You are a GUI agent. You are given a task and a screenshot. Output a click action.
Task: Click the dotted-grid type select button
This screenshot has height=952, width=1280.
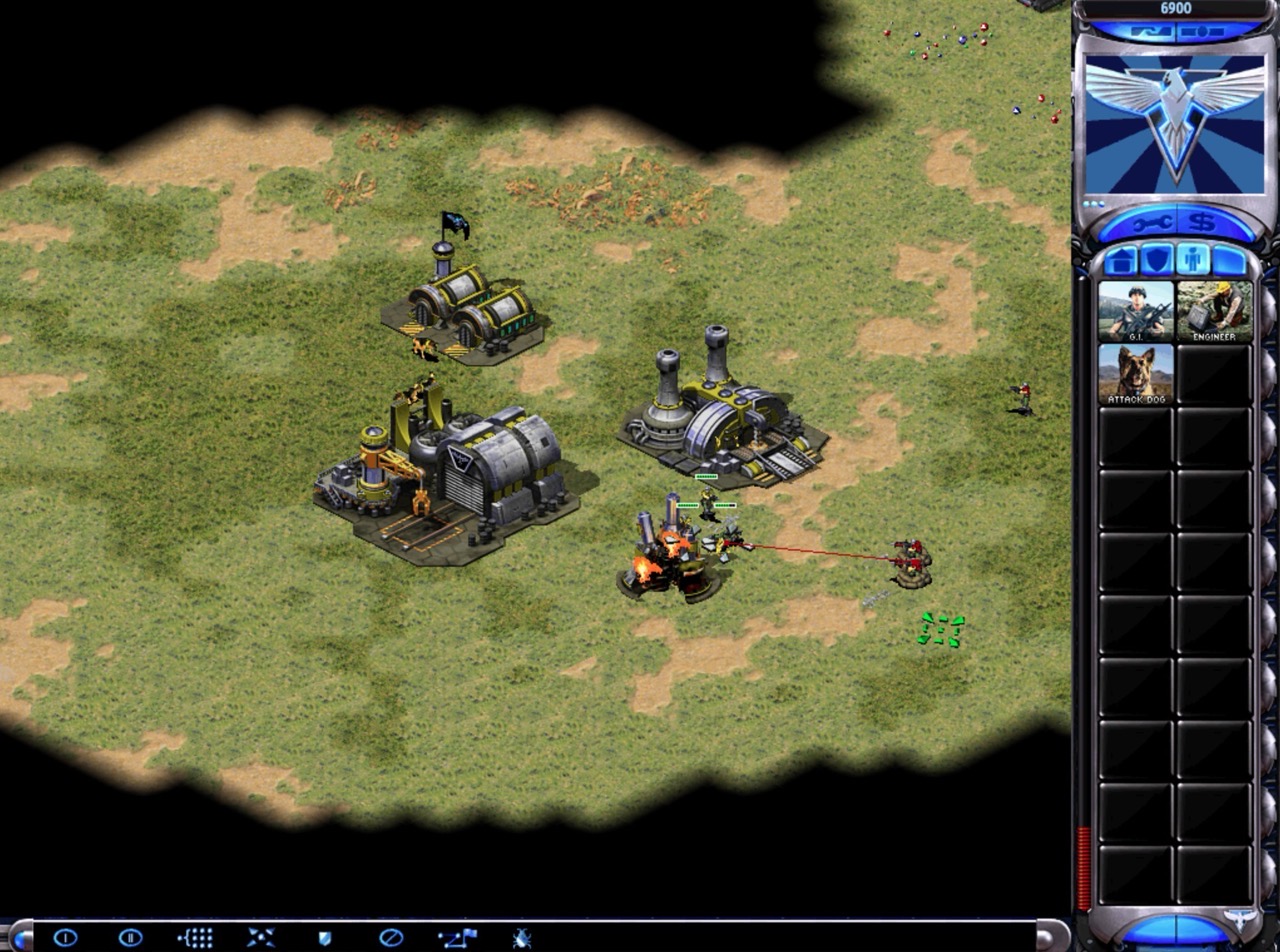195,938
